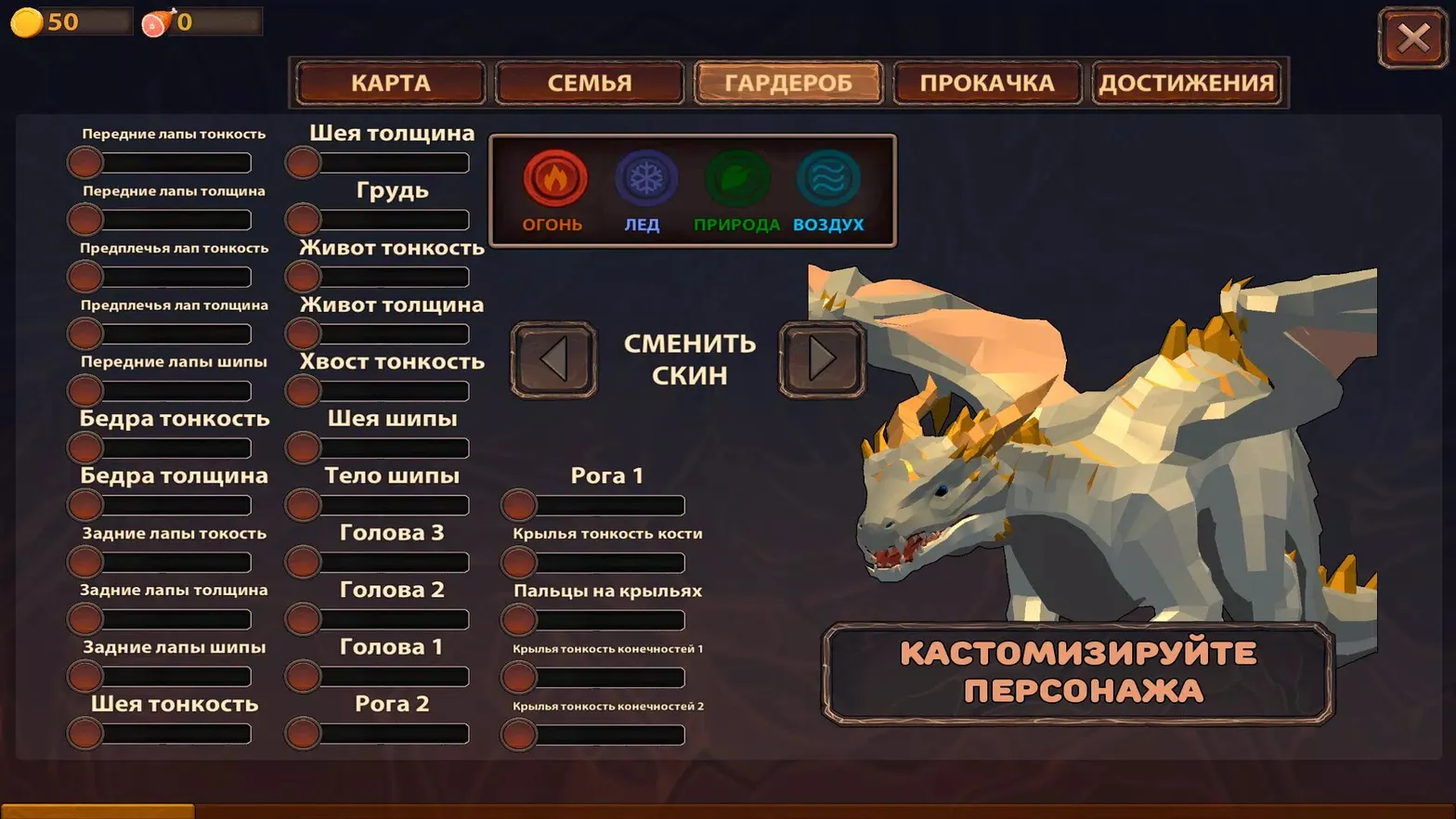The width and height of the screenshot is (1456, 819).
Task: Click the Пальцы на крыльях slider
Action: [517, 620]
